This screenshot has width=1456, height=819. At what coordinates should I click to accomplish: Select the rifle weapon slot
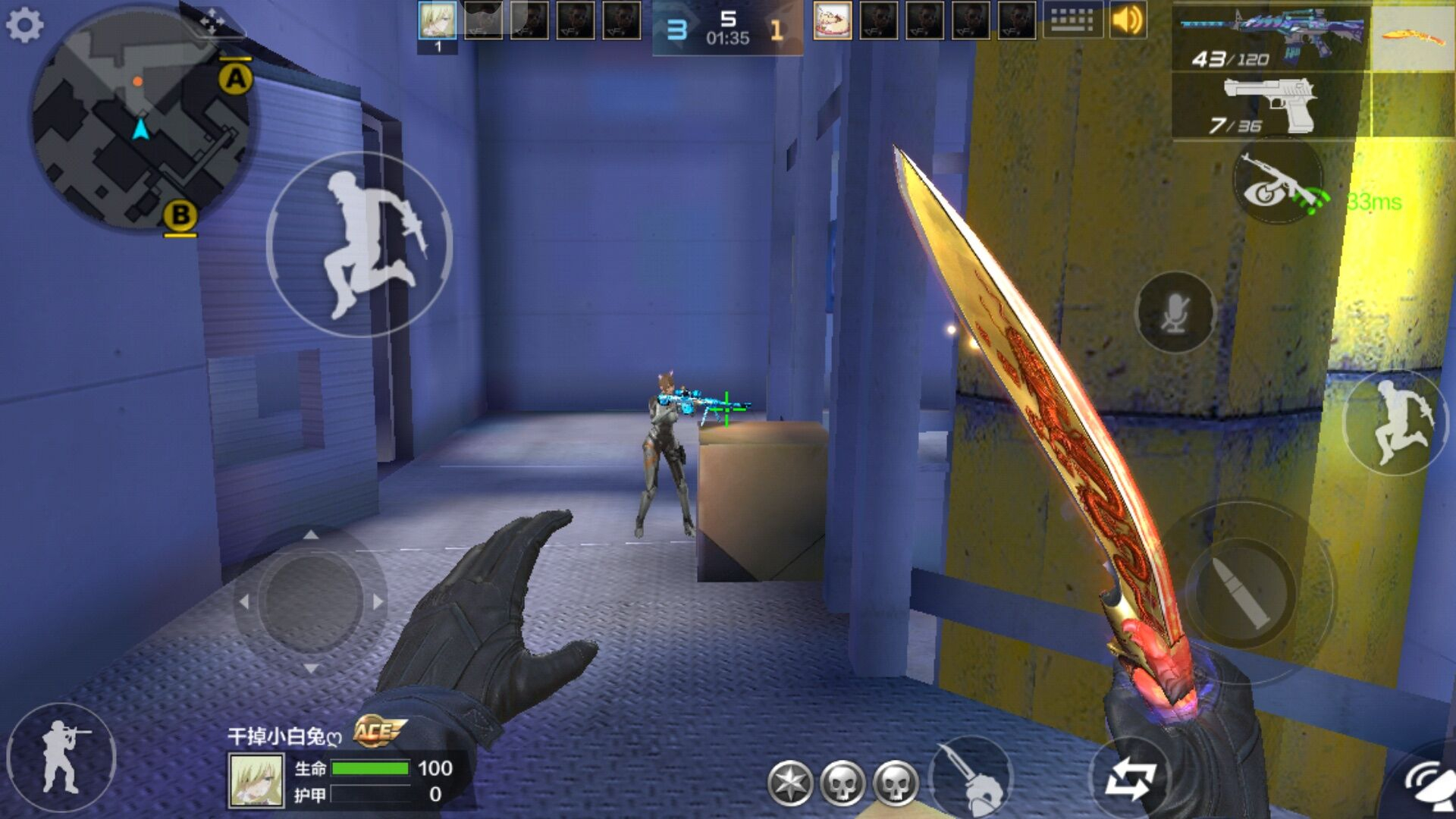(1270, 38)
